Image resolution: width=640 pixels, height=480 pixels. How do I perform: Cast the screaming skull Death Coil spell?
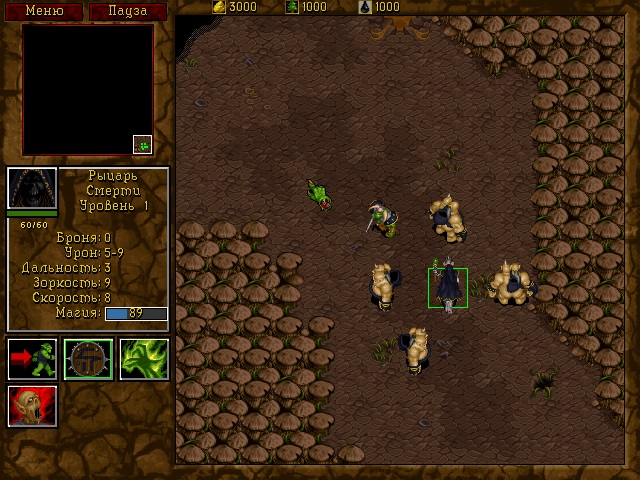(32, 406)
